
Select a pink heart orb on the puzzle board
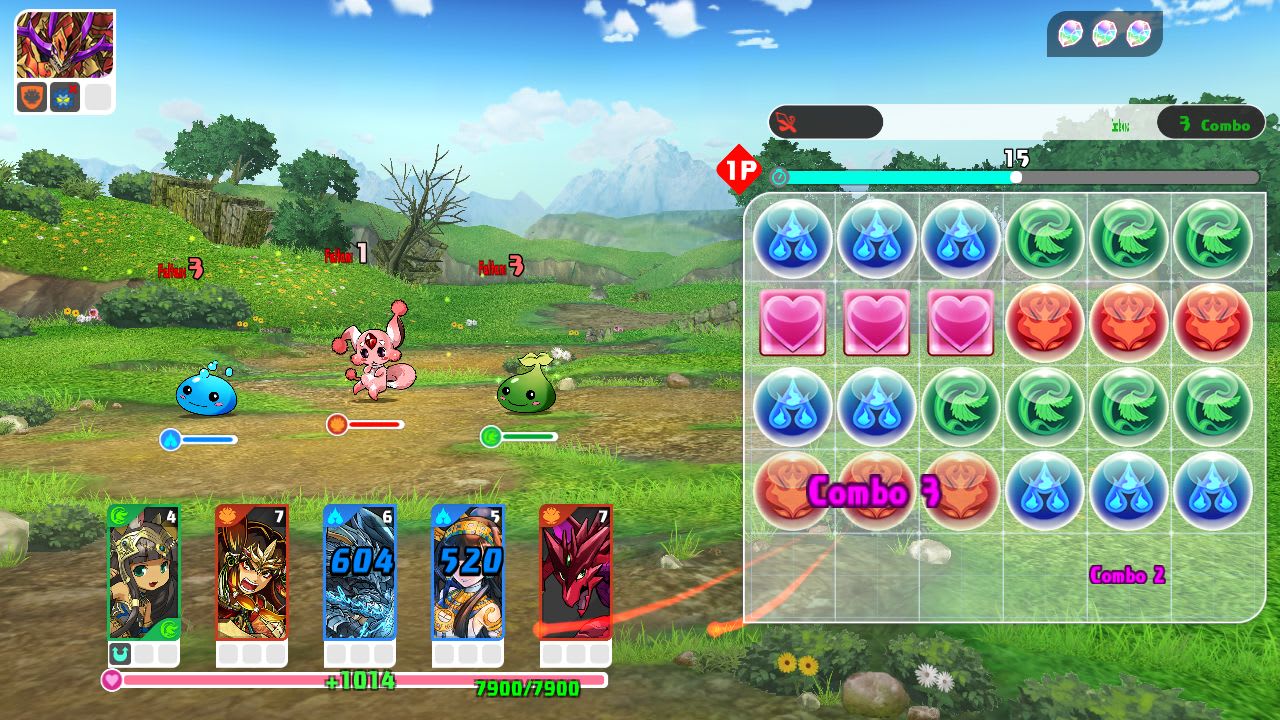click(877, 322)
